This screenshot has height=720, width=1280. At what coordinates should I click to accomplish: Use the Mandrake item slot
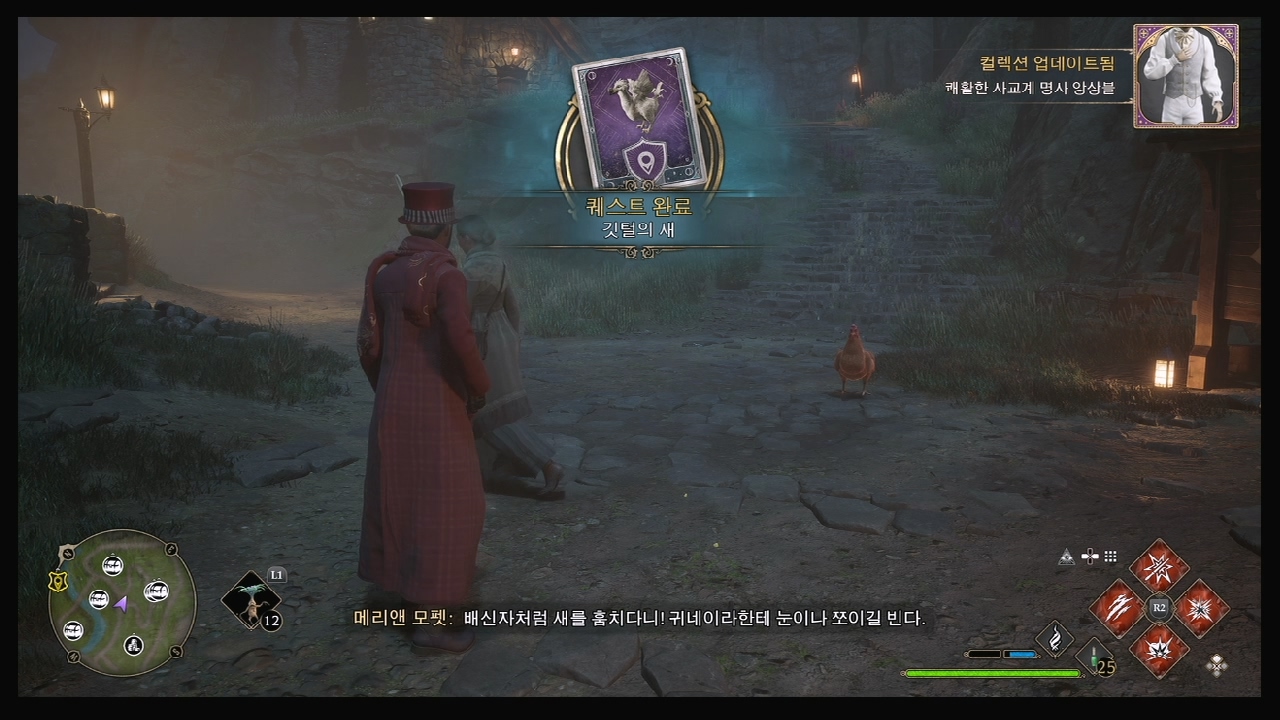249,601
